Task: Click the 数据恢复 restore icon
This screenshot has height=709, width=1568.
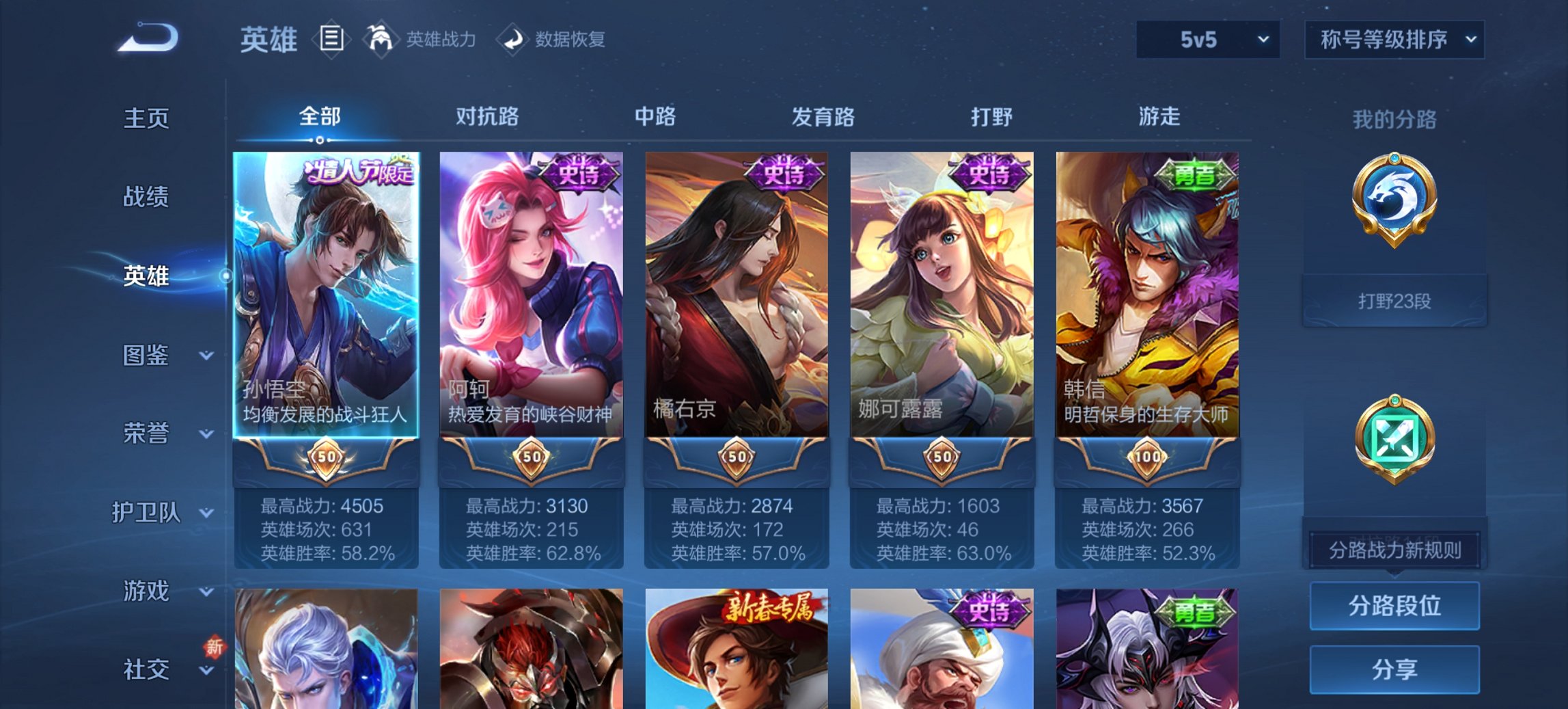Action: [x=512, y=39]
